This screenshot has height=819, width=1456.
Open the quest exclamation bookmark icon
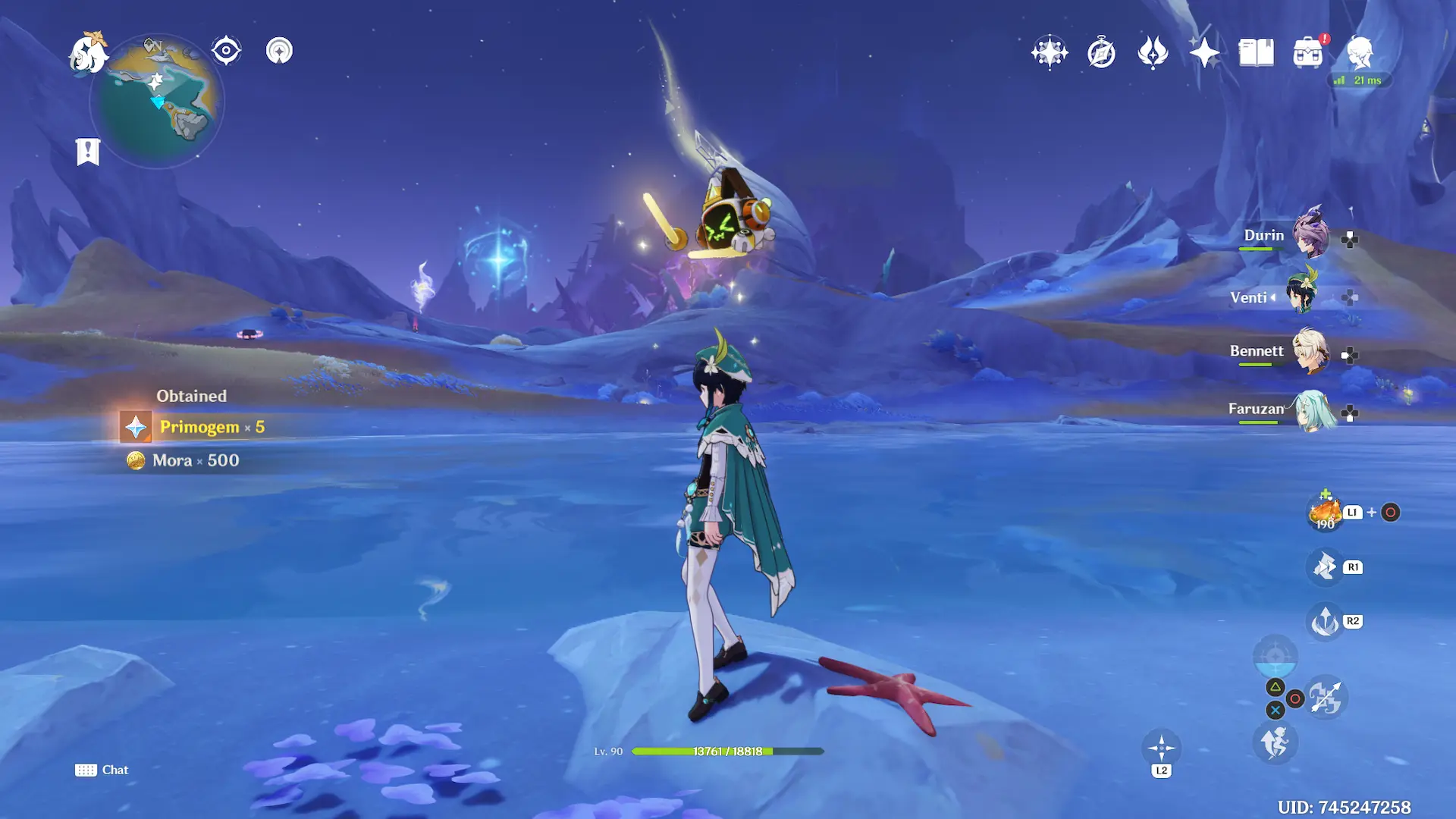pyautogui.click(x=88, y=151)
